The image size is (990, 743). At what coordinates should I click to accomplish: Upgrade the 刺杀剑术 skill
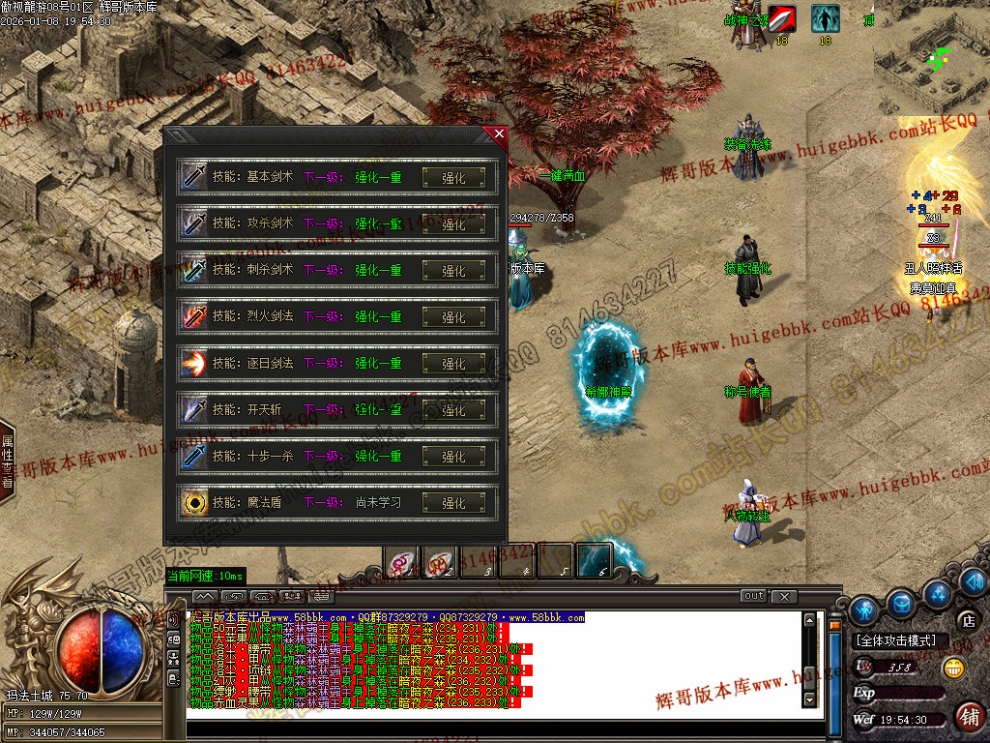pyautogui.click(x=454, y=271)
